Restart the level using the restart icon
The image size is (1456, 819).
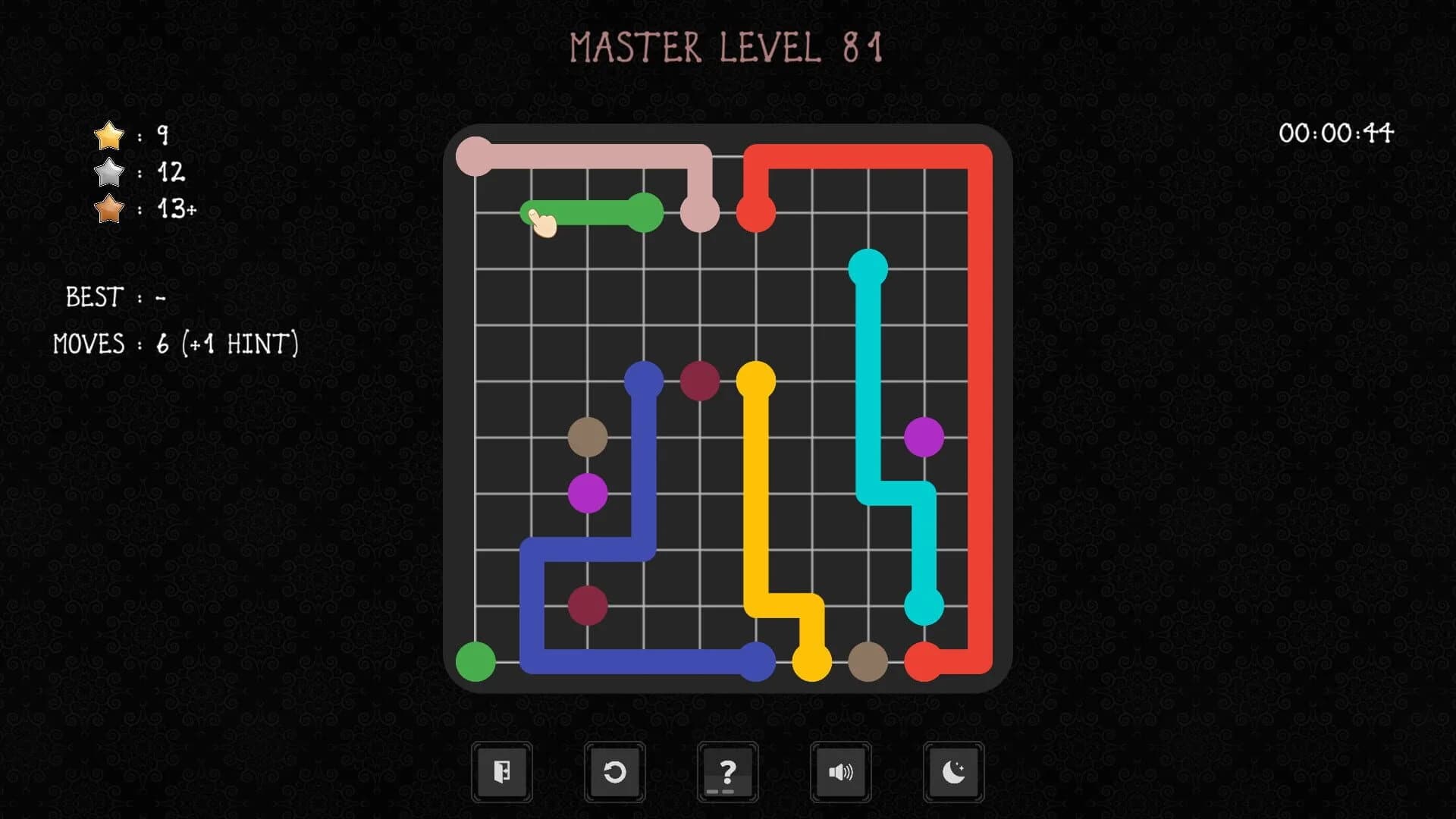click(x=614, y=771)
